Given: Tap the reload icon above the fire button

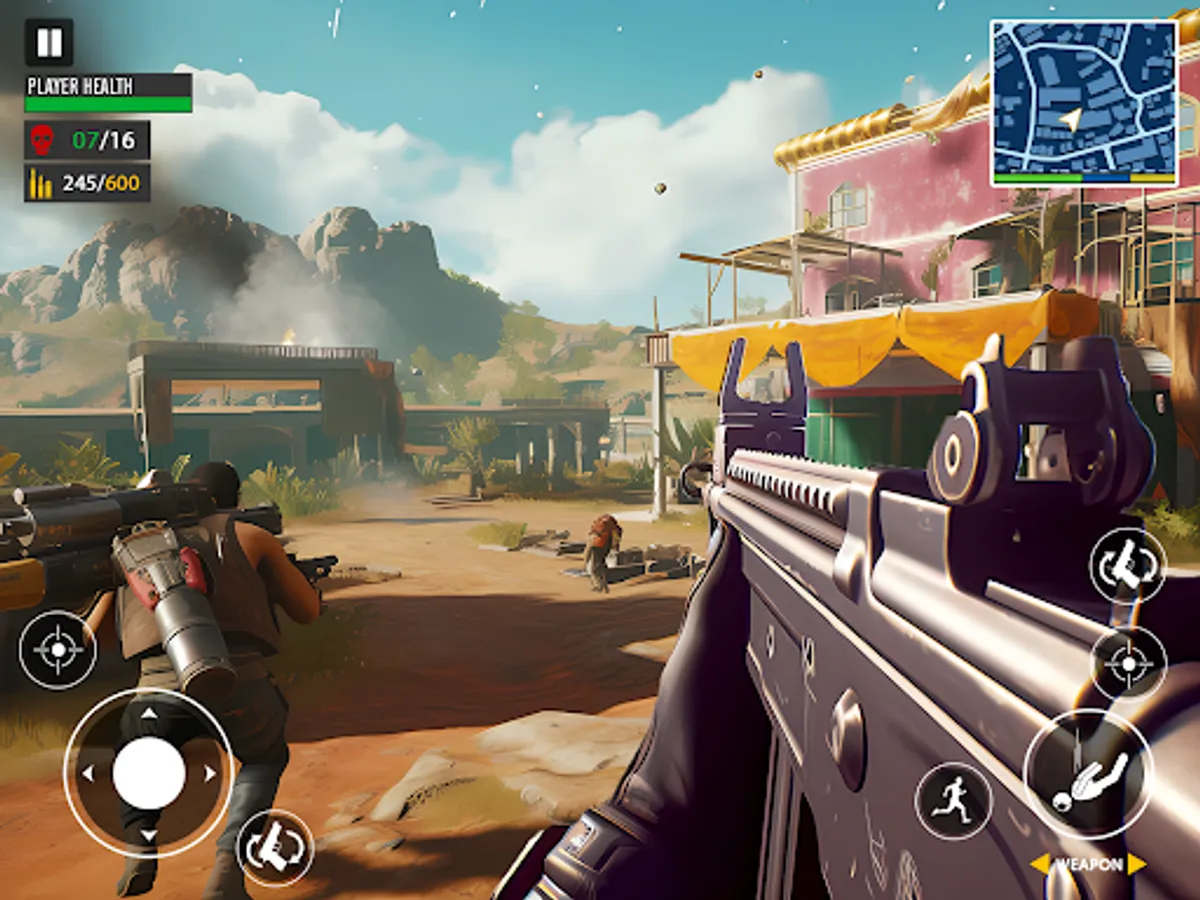Looking at the screenshot, I should pyautogui.click(x=1128, y=565).
